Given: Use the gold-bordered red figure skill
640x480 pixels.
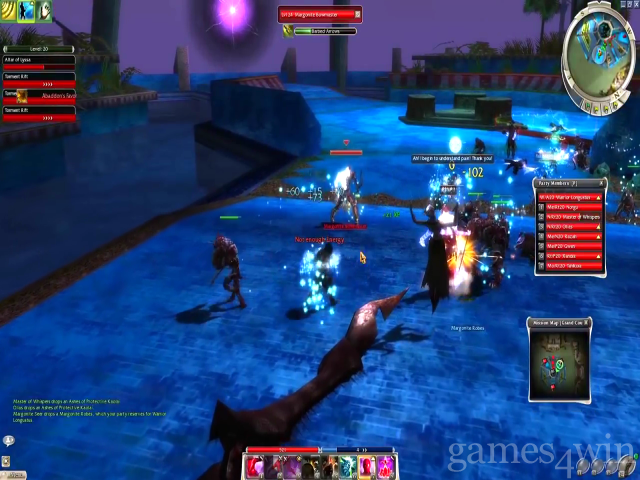Looking at the screenshot, I should [366, 466].
